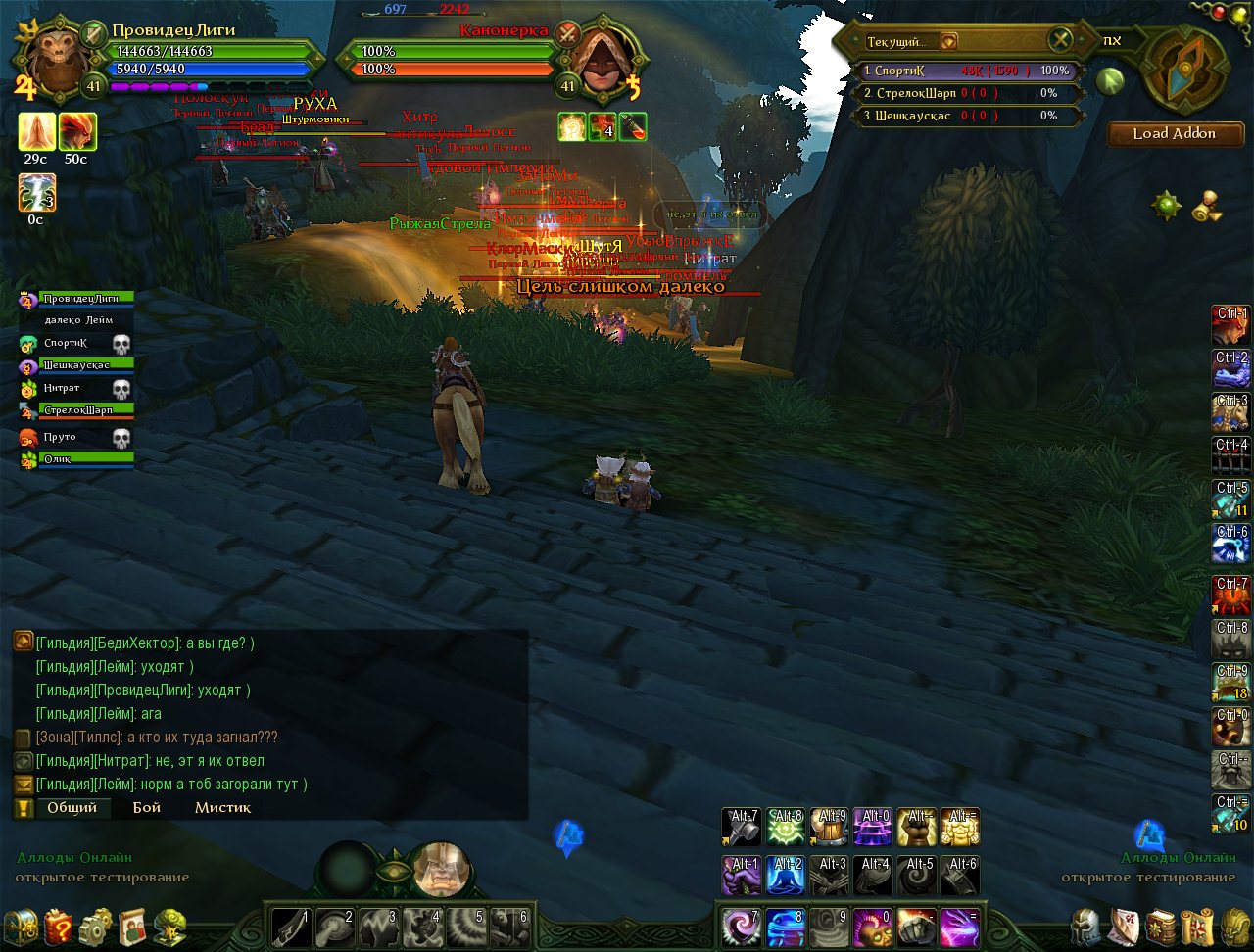
Task: Open the treasure chest menu icon
Action: tap(22, 925)
